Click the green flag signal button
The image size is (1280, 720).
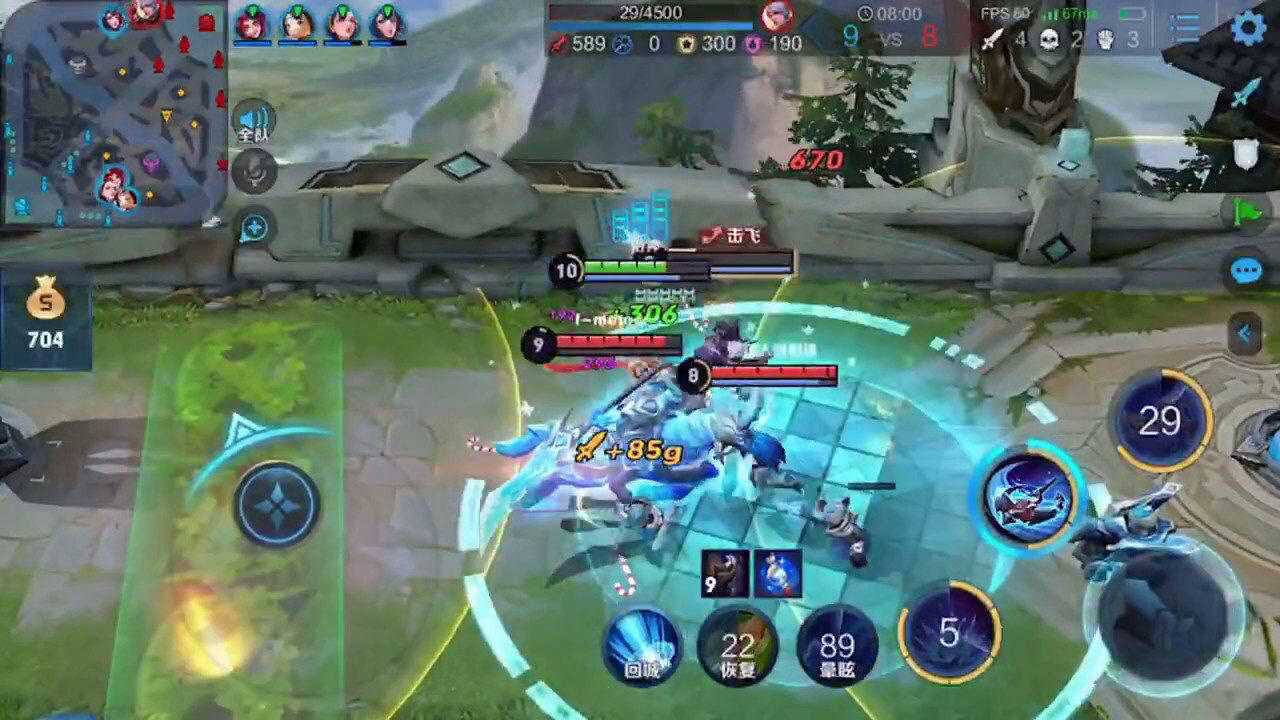pos(1247,211)
